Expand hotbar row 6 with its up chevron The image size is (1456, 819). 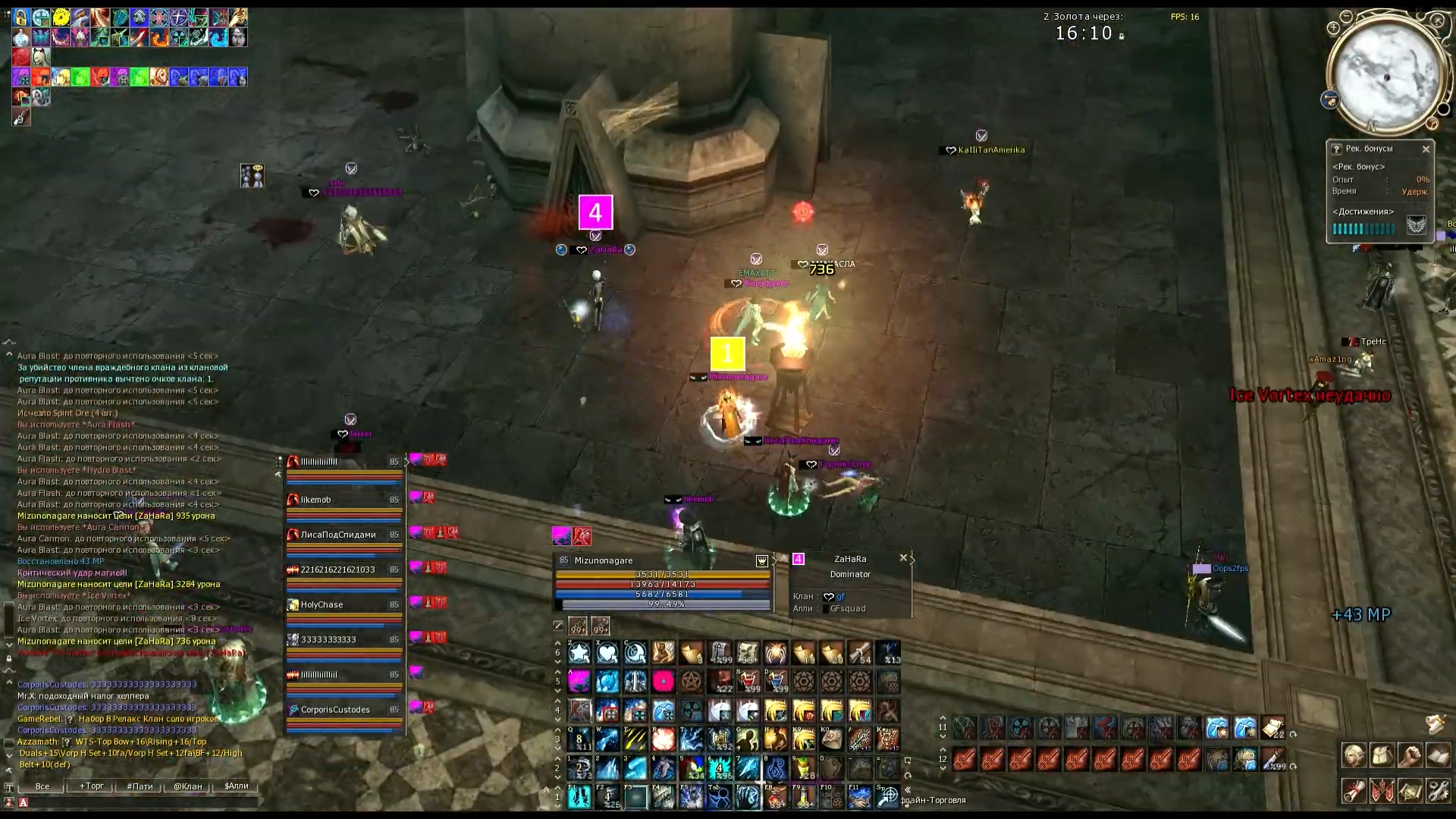coord(557,644)
